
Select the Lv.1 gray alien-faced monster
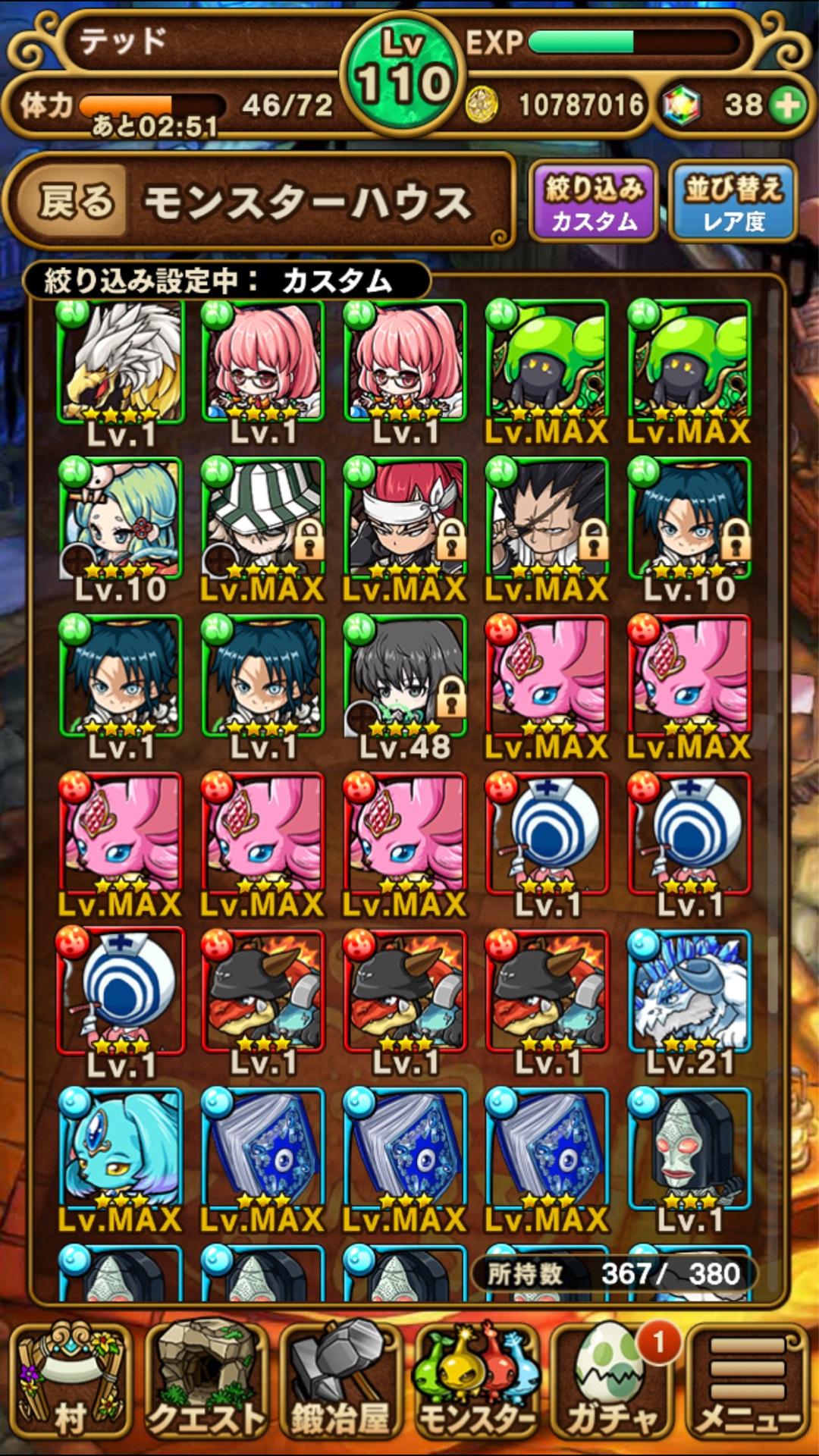tap(689, 1150)
